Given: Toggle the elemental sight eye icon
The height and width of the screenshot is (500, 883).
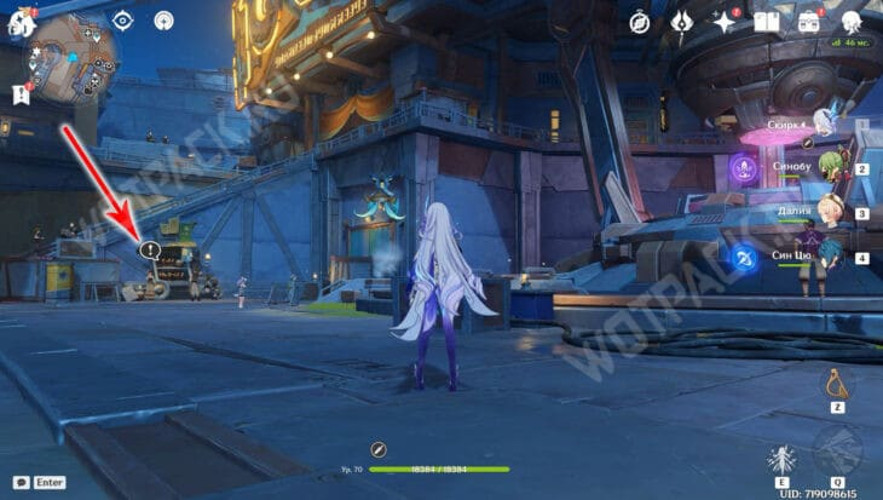Looking at the screenshot, I should pos(123,20).
